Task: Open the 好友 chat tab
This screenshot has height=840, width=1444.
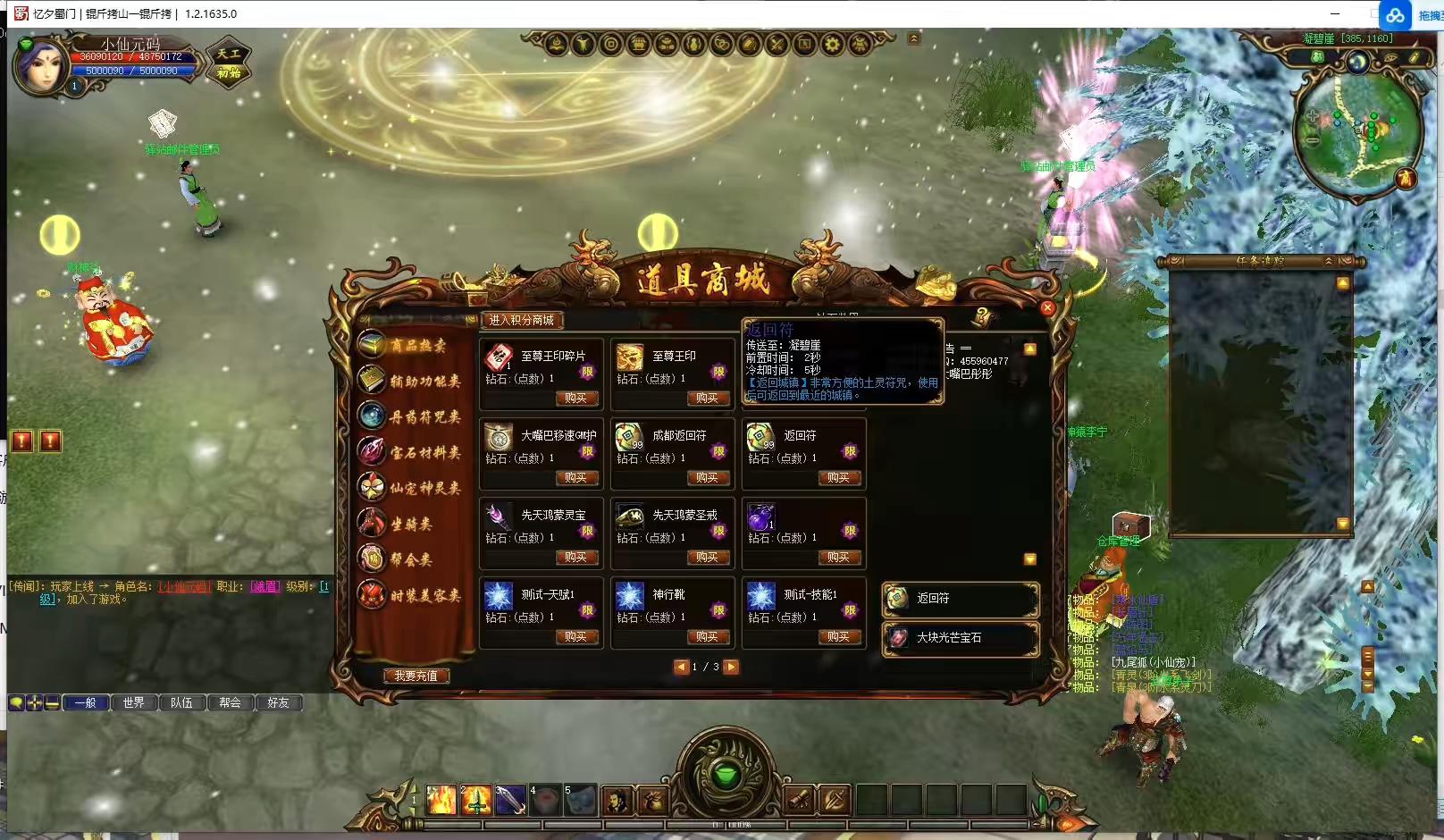Action: click(x=278, y=703)
